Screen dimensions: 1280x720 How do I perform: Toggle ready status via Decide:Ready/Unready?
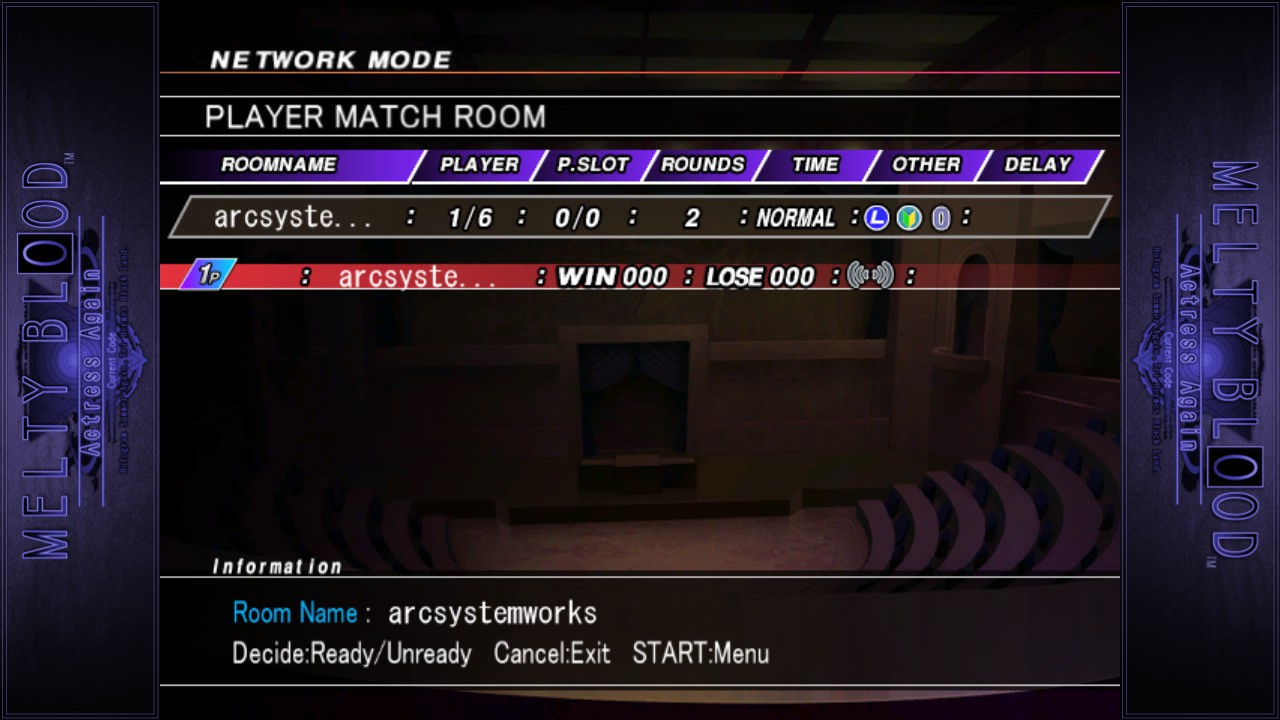350,654
